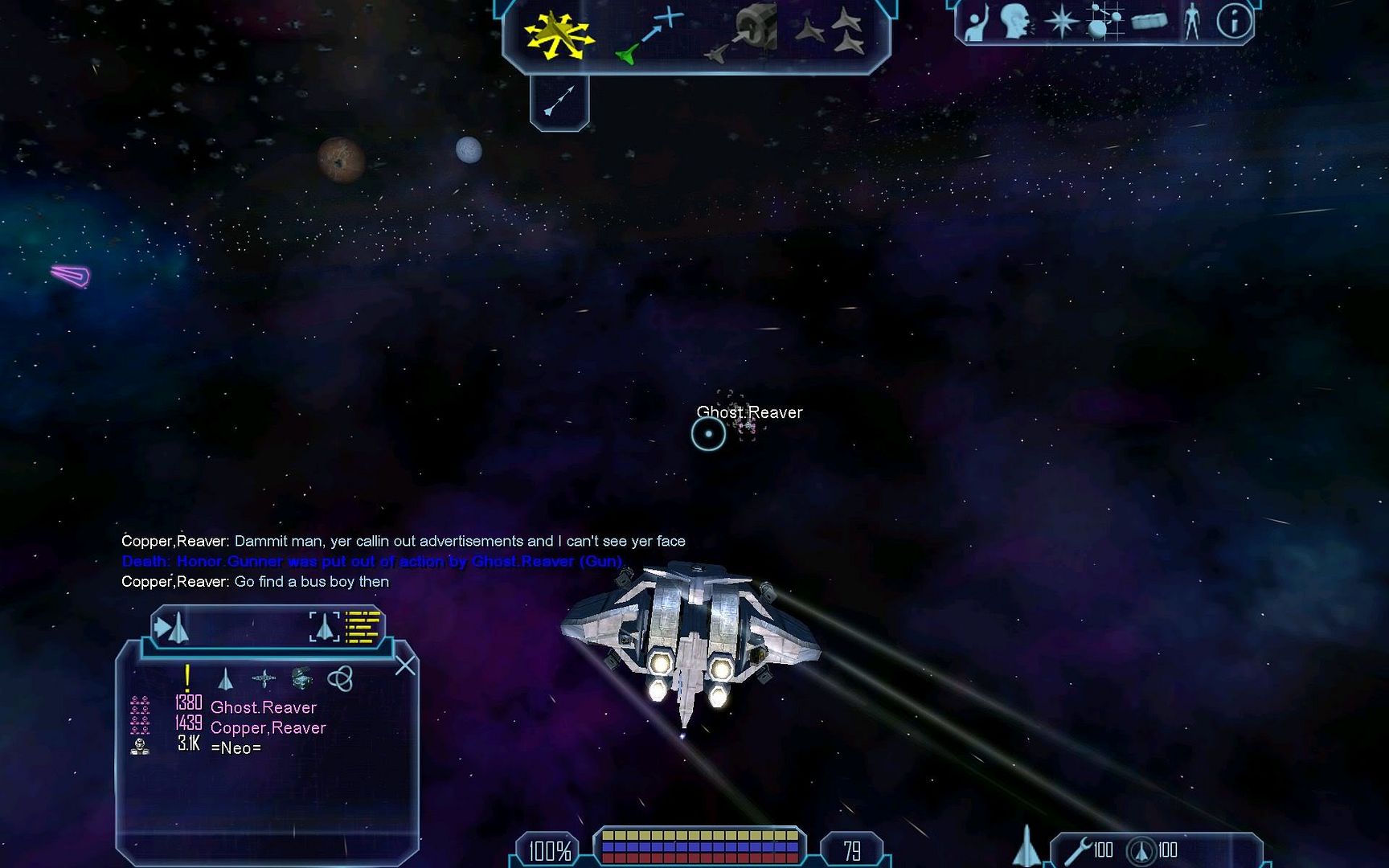Viewport: 1389px width, 868px height.
Task: Close the team roster panel
Action: [x=405, y=665]
